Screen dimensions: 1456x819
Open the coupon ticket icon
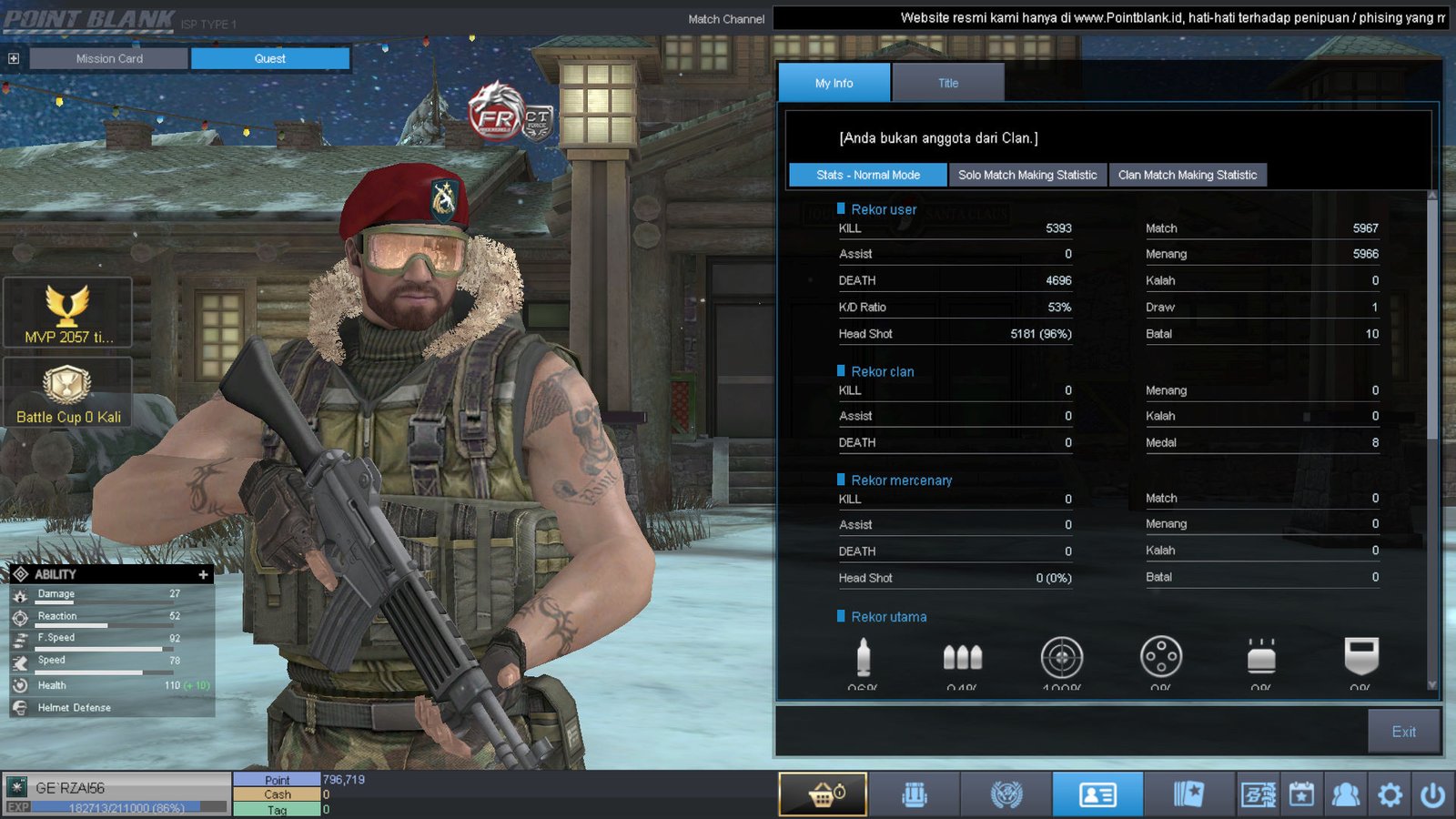pos(1259,794)
